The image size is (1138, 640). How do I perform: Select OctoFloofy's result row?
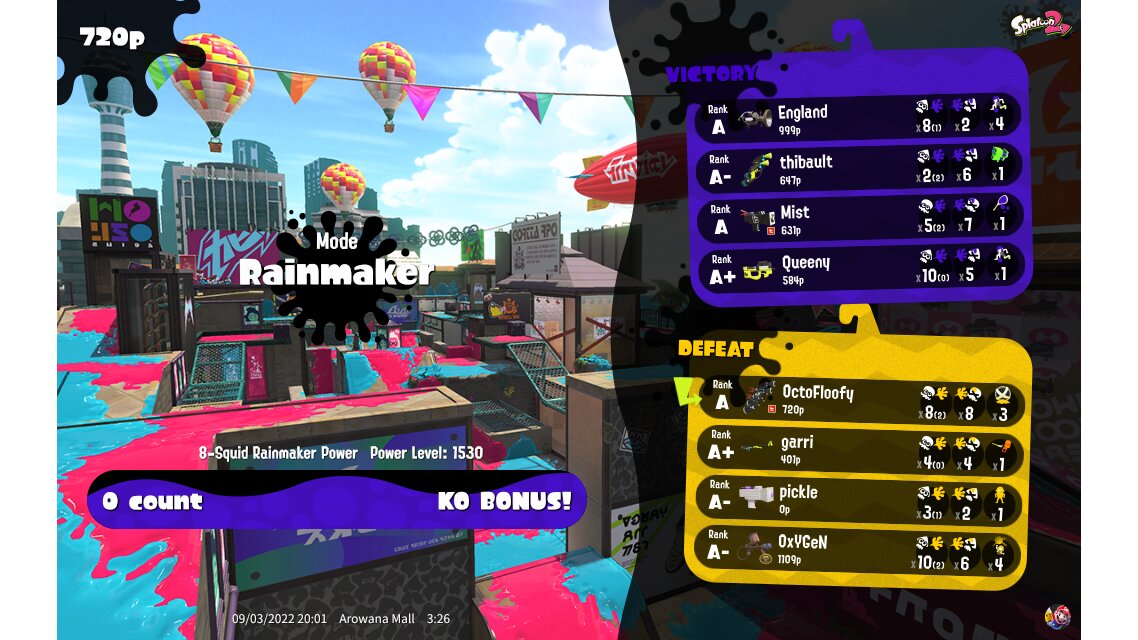pos(860,398)
